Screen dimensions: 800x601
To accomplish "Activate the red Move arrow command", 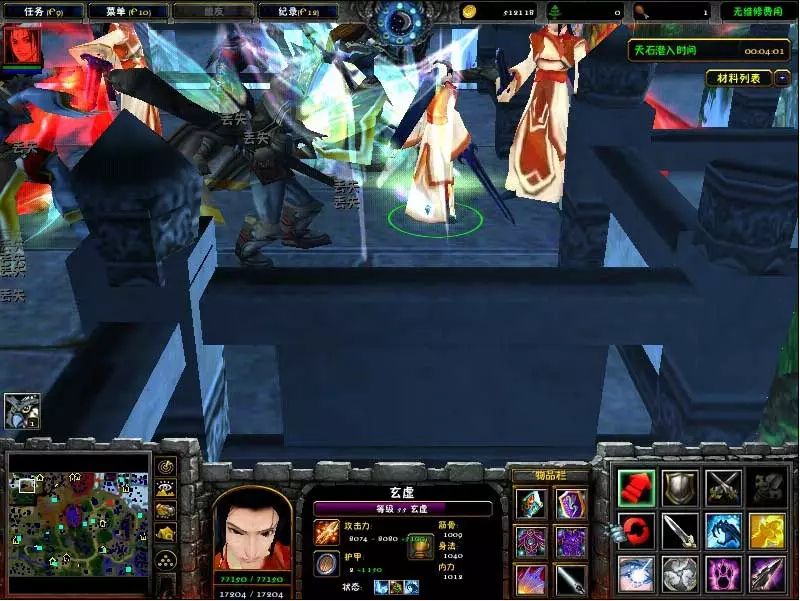I will (636, 487).
